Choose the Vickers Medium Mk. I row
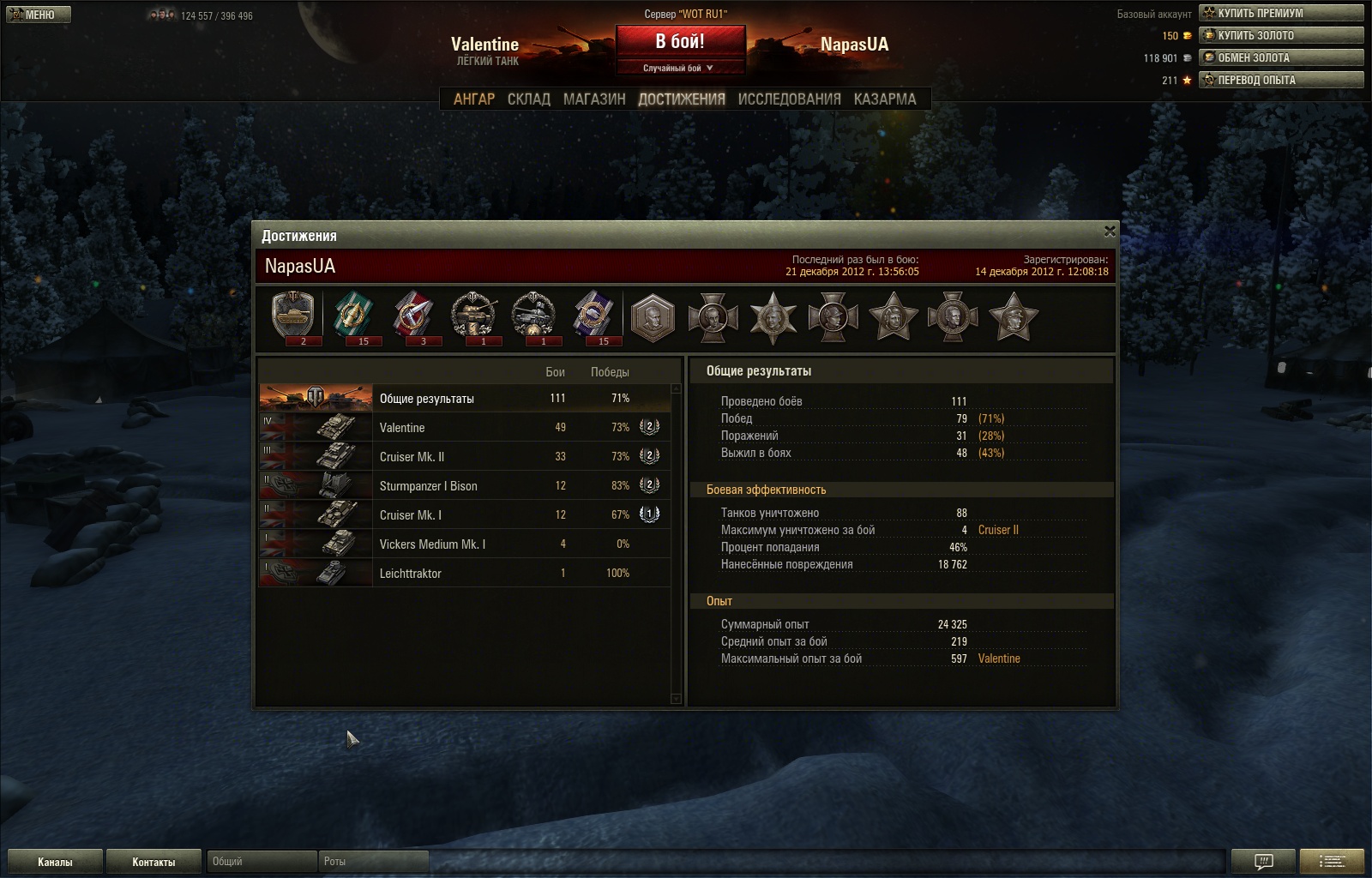The width and height of the screenshot is (1372, 878). [x=464, y=544]
